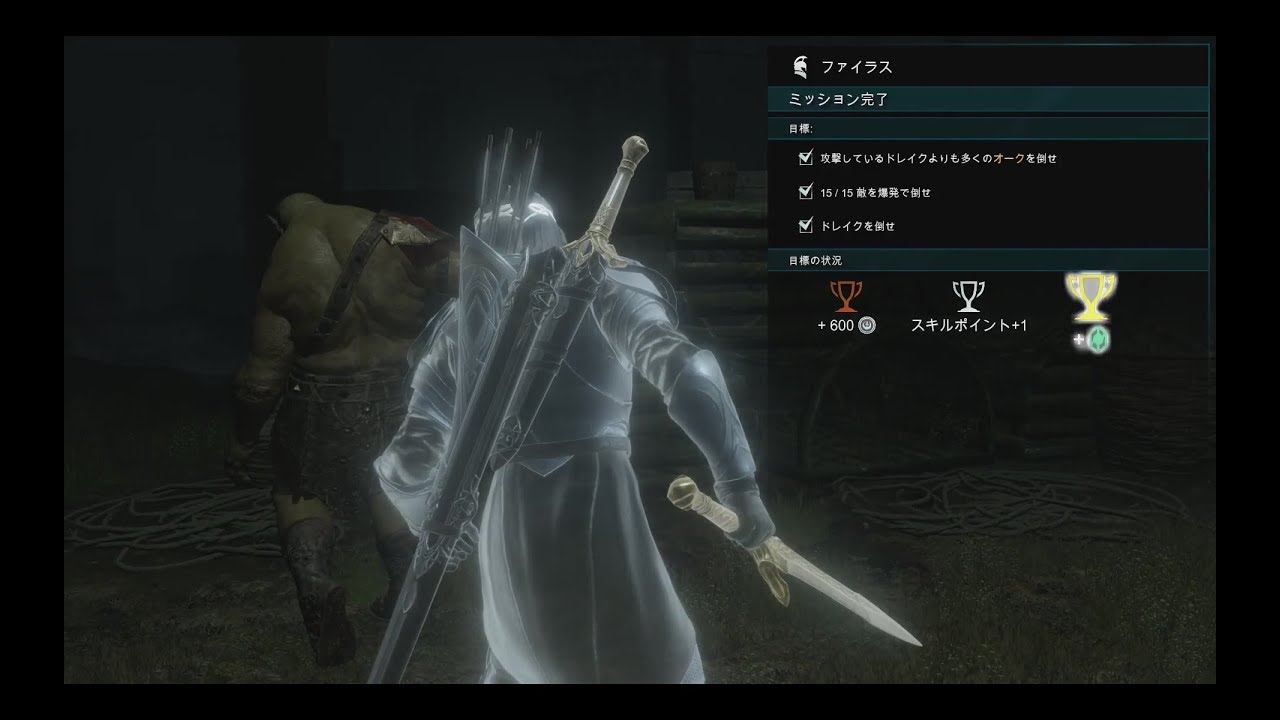Image resolution: width=1280 pixels, height=720 pixels.
Task: Select the bronze trophy reward
Action: click(x=847, y=297)
